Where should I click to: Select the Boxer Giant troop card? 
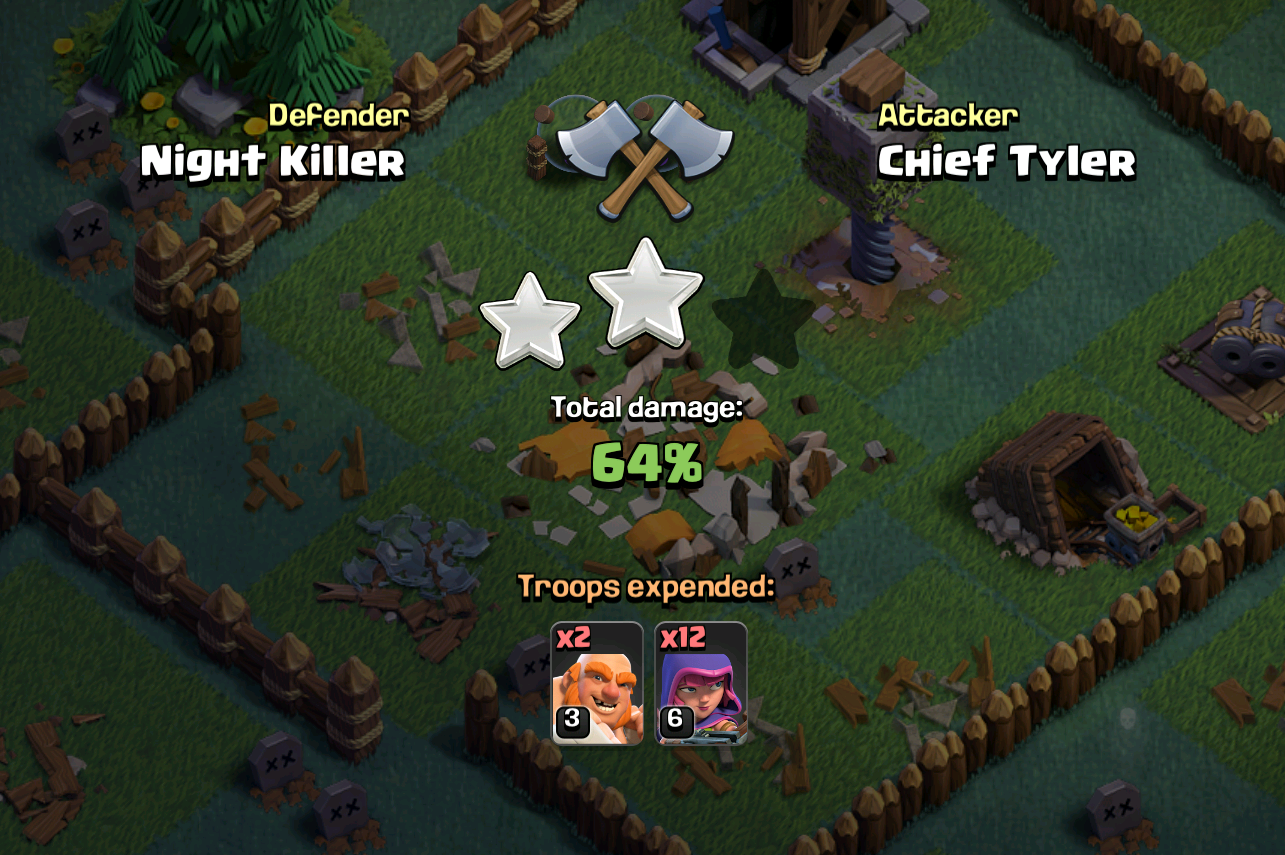tap(596, 683)
